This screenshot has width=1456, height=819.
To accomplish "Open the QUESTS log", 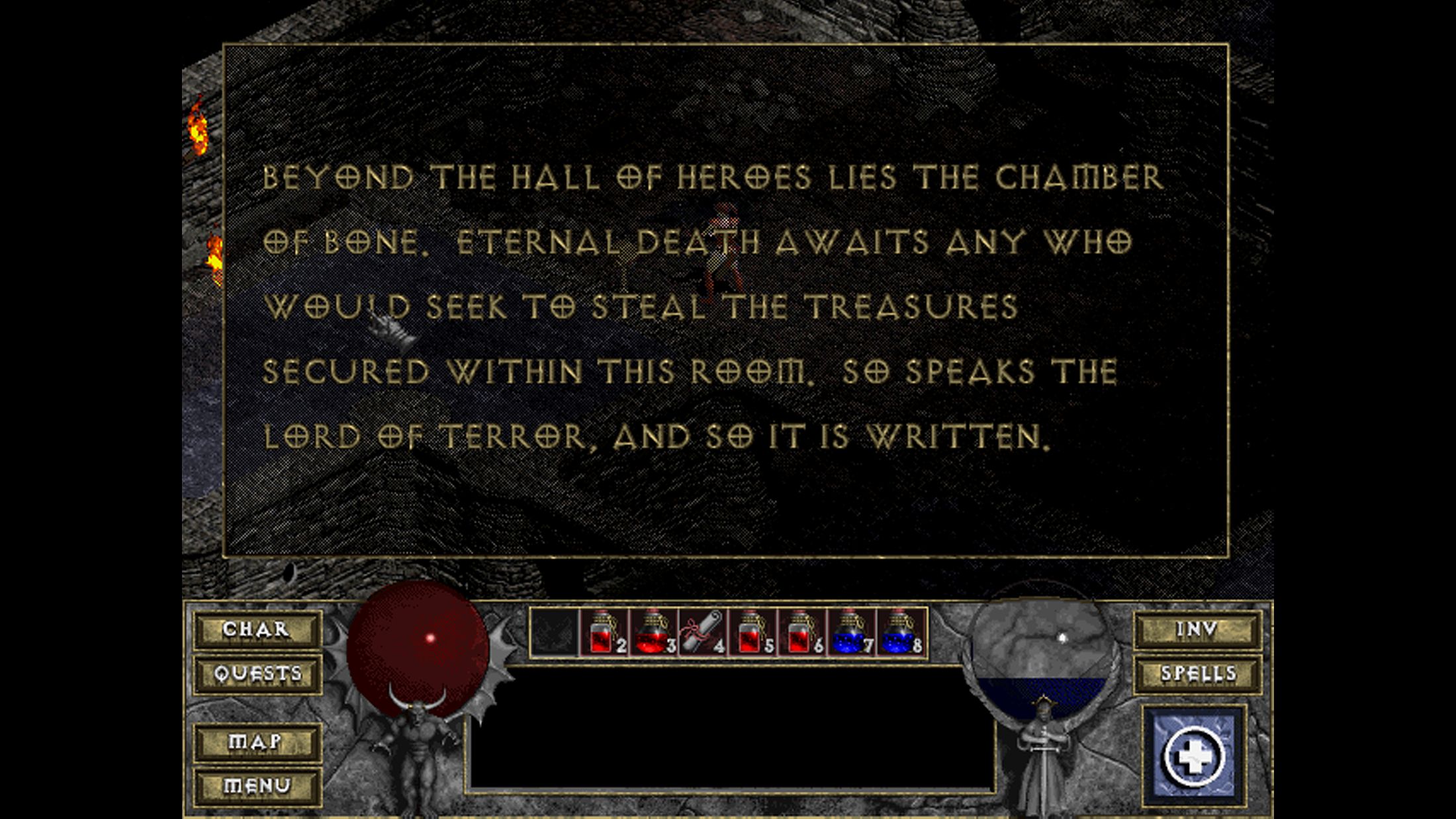I will pos(257,674).
